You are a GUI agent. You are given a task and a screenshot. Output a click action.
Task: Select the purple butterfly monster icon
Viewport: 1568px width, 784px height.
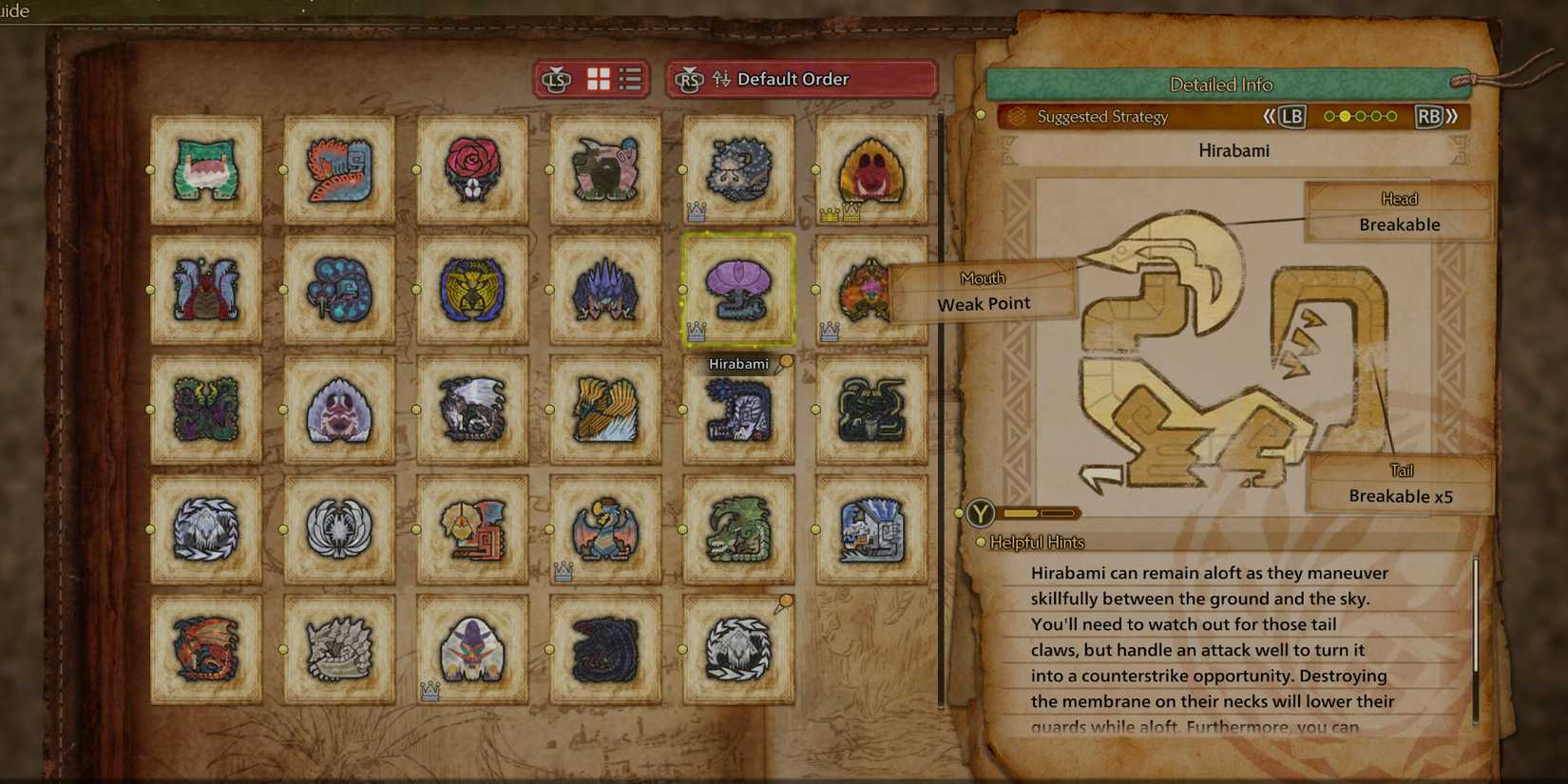pyautogui.click(x=205, y=411)
